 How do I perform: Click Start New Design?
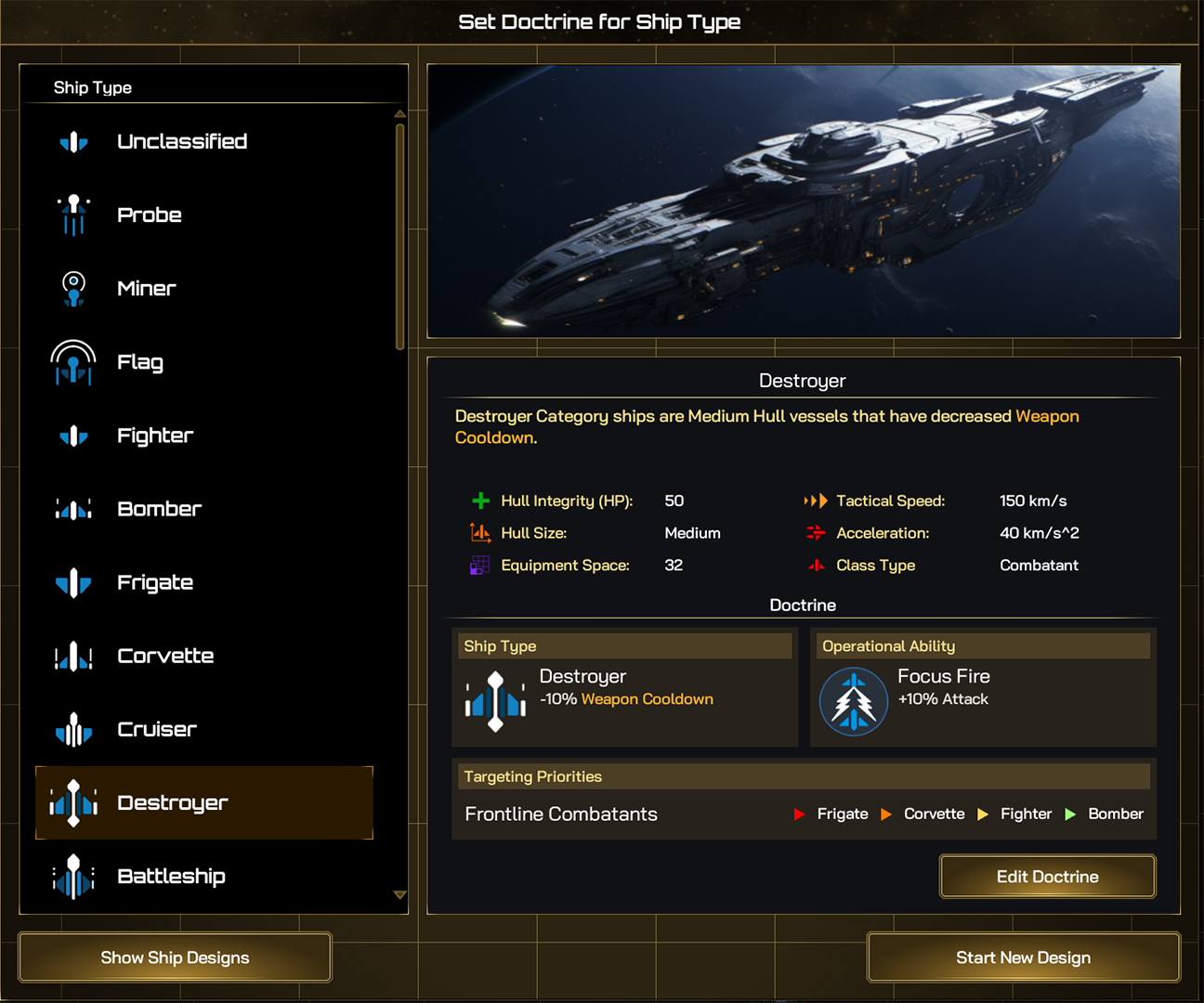click(1023, 957)
